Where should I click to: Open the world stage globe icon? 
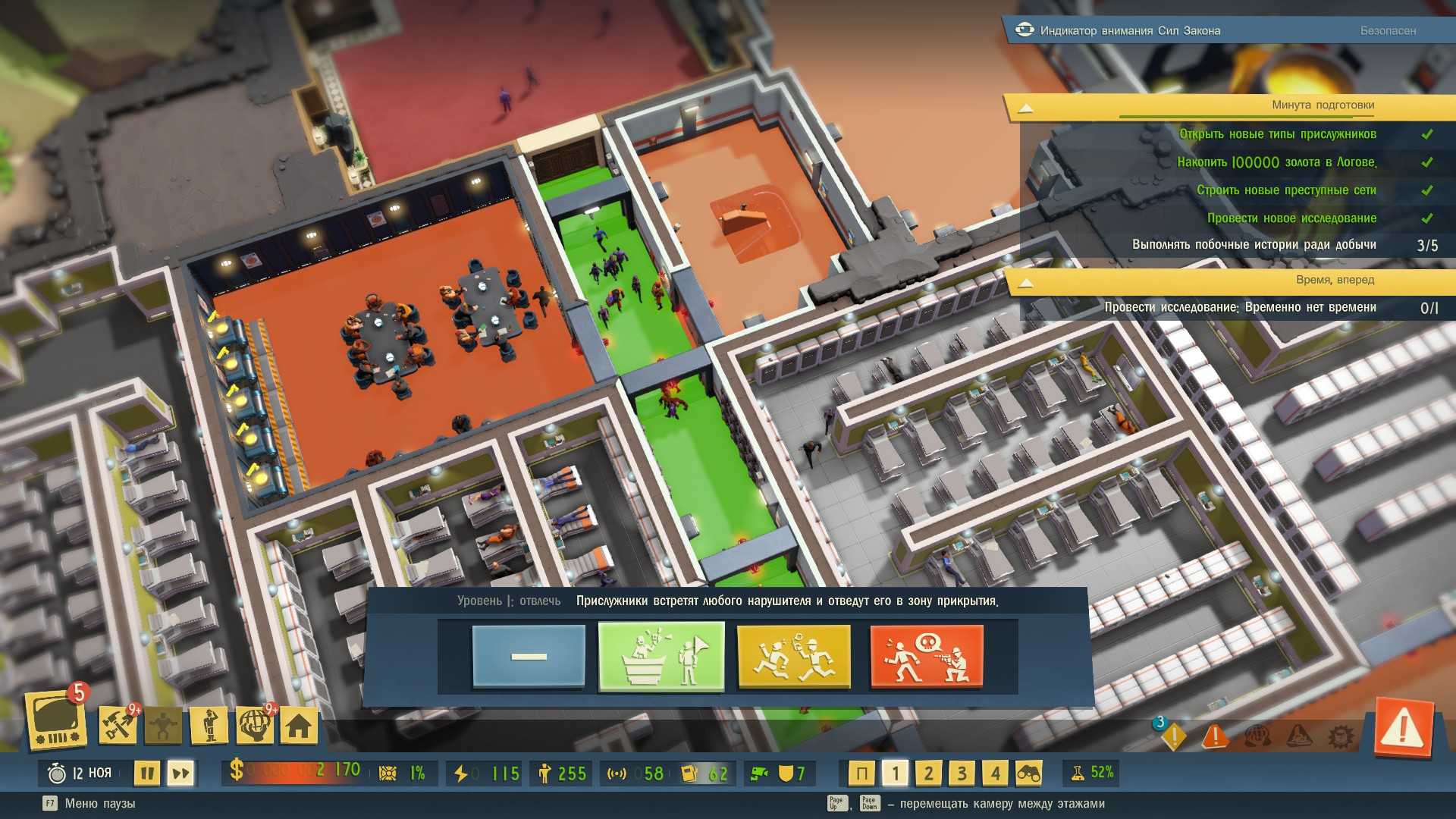[255, 726]
